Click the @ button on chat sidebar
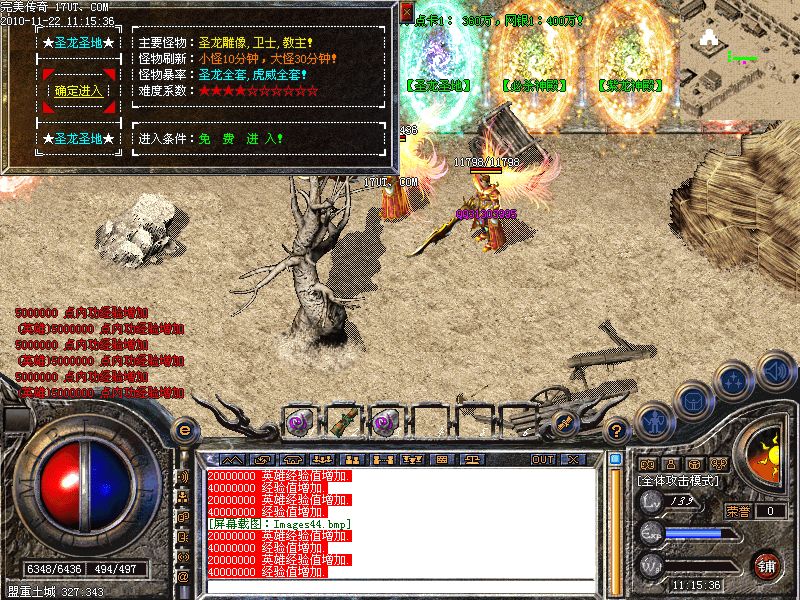This screenshot has width=800, height=600. coord(184,576)
